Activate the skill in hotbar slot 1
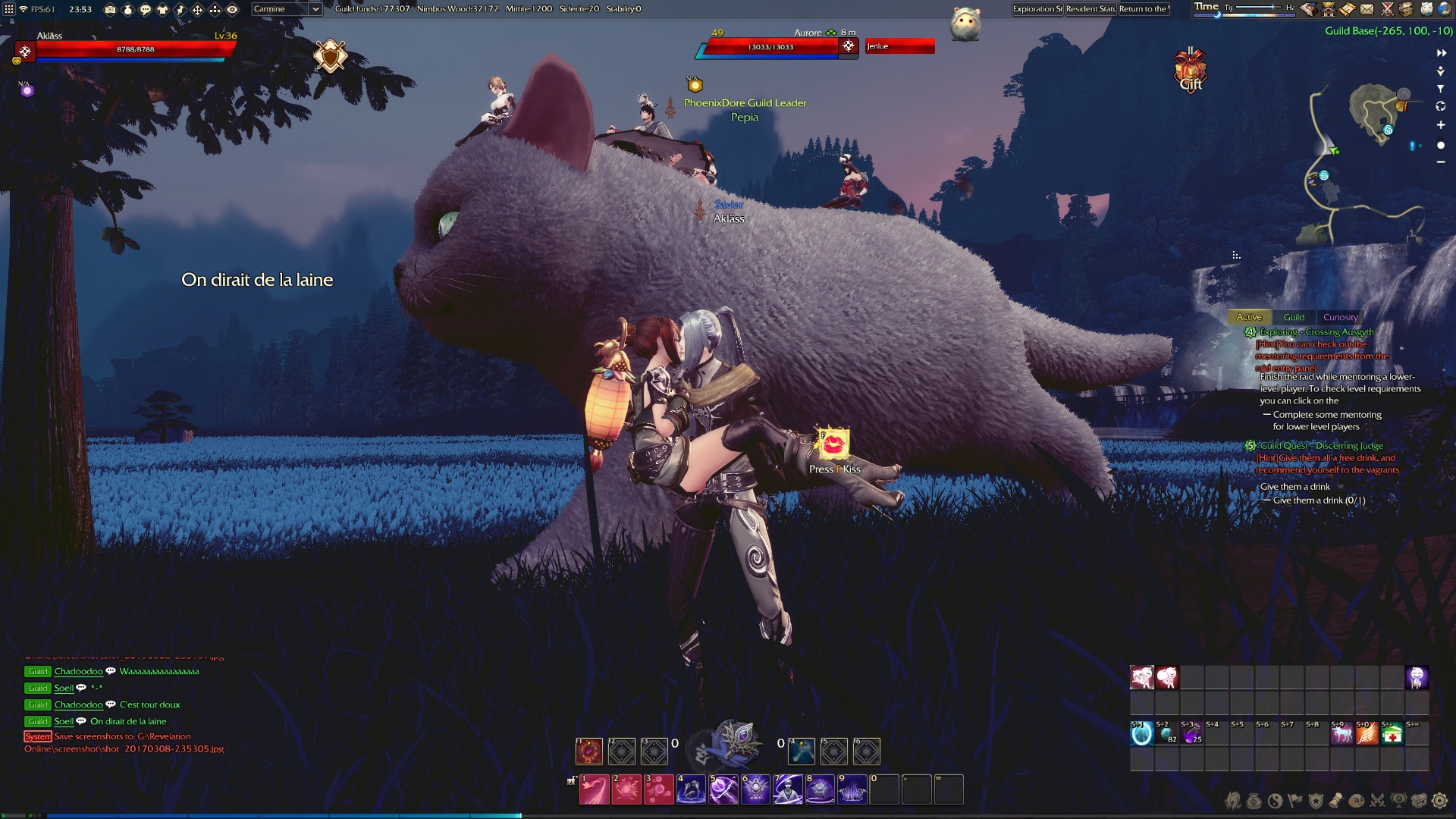Screen dimensions: 1456x819 click(594, 789)
